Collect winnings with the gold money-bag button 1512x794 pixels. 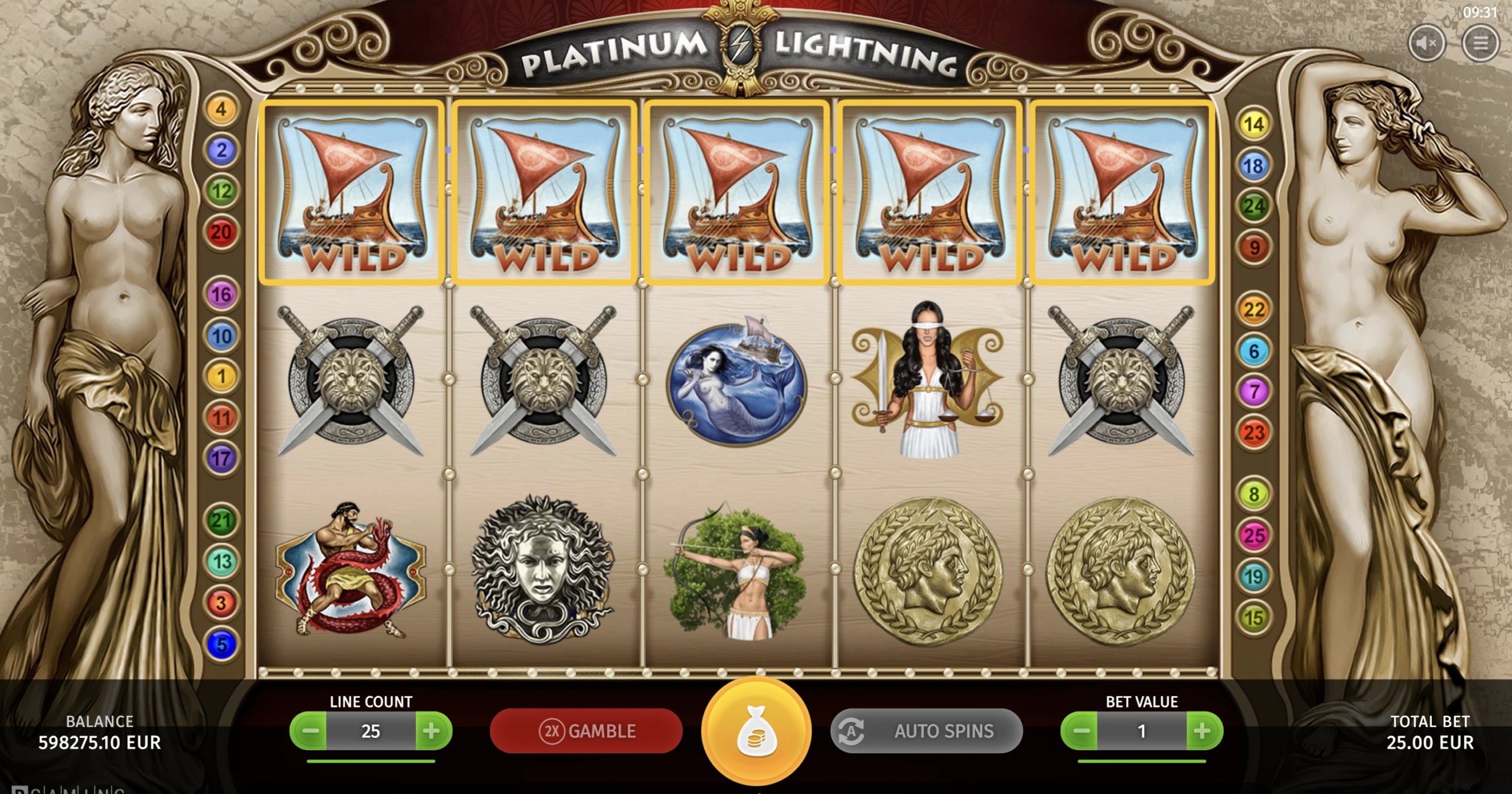pyautogui.click(x=756, y=733)
